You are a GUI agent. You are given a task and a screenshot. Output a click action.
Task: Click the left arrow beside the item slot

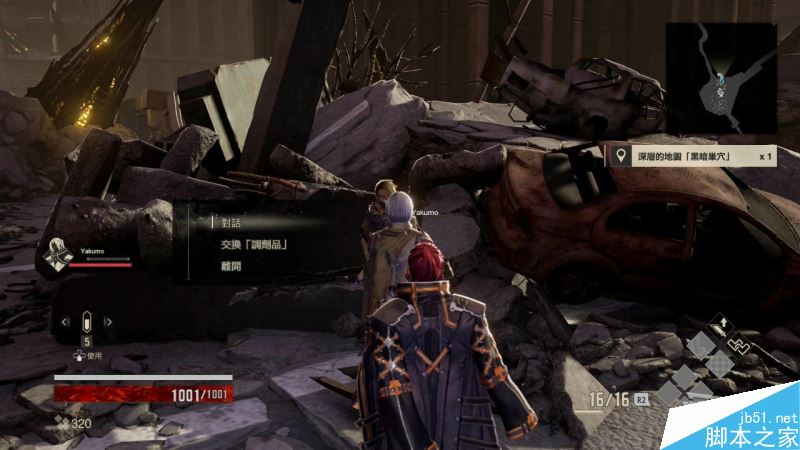pyautogui.click(x=64, y=322)
